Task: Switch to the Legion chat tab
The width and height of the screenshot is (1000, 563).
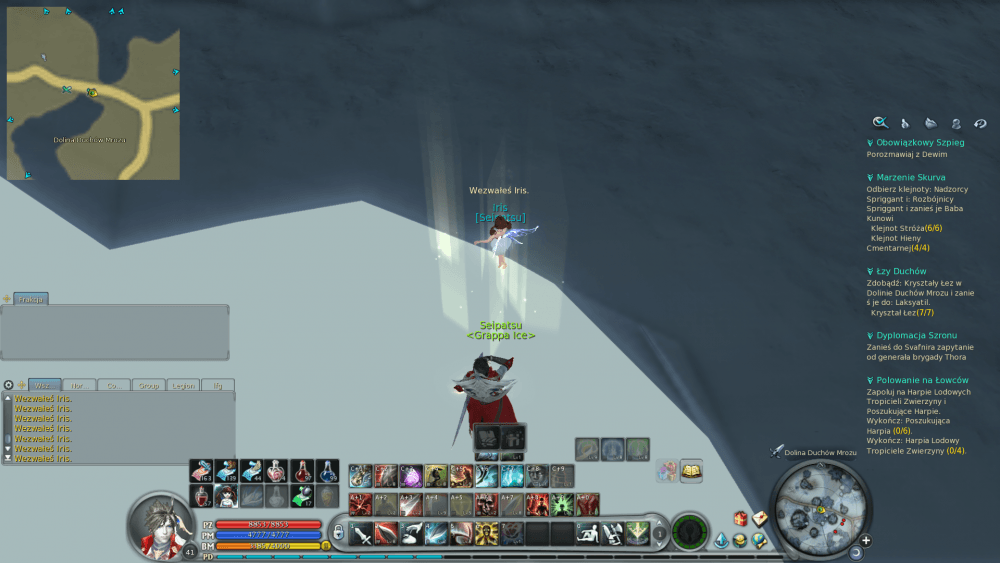Action: 183,384
